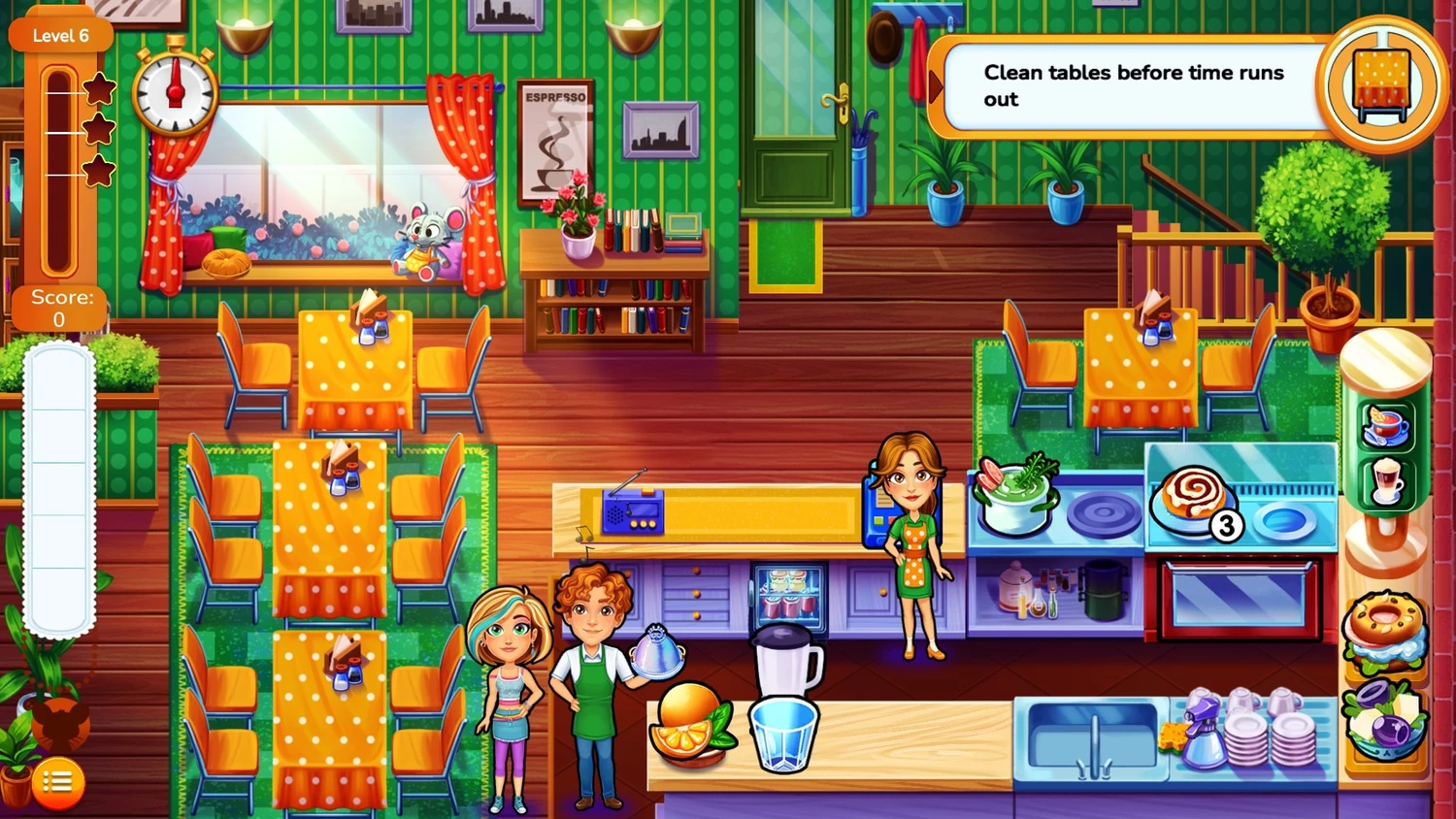
Task: Take the latte glass from the dispenser
Action: click(x=1385, y=480)
